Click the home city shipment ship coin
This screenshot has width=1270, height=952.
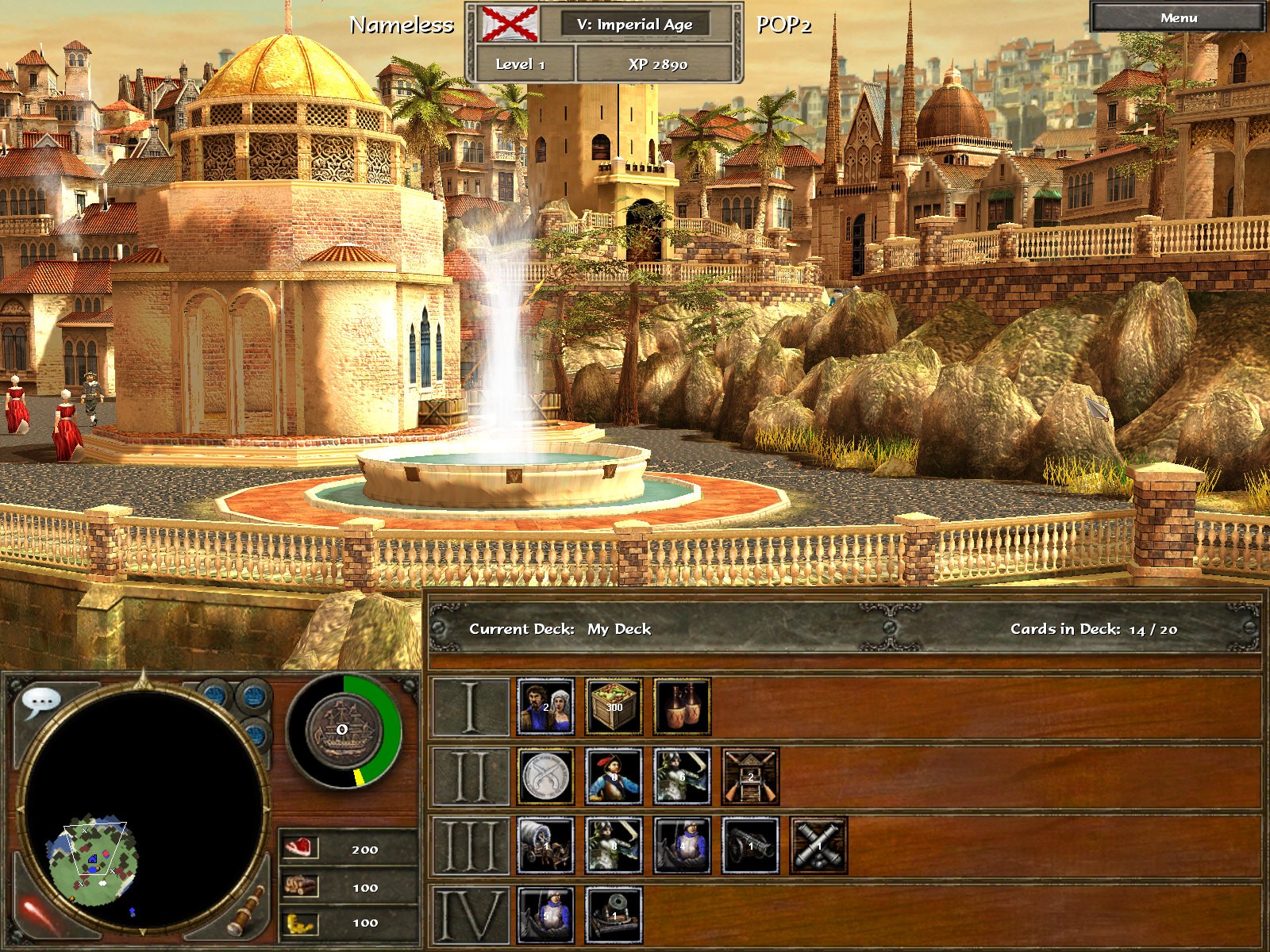pyautogui.click(x=341, y=730)
